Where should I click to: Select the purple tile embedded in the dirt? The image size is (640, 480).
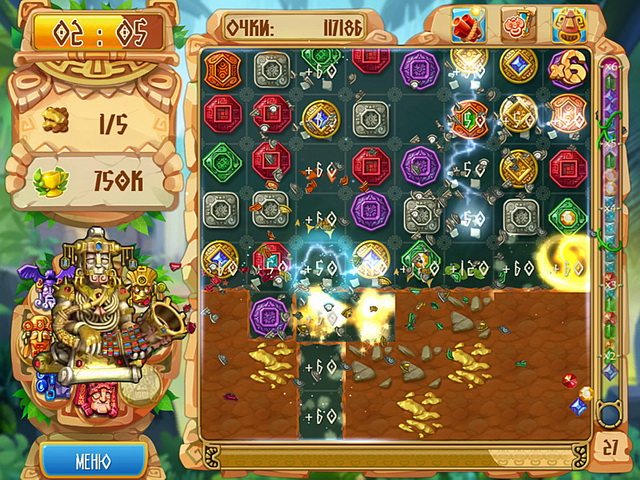pos(270,313)
